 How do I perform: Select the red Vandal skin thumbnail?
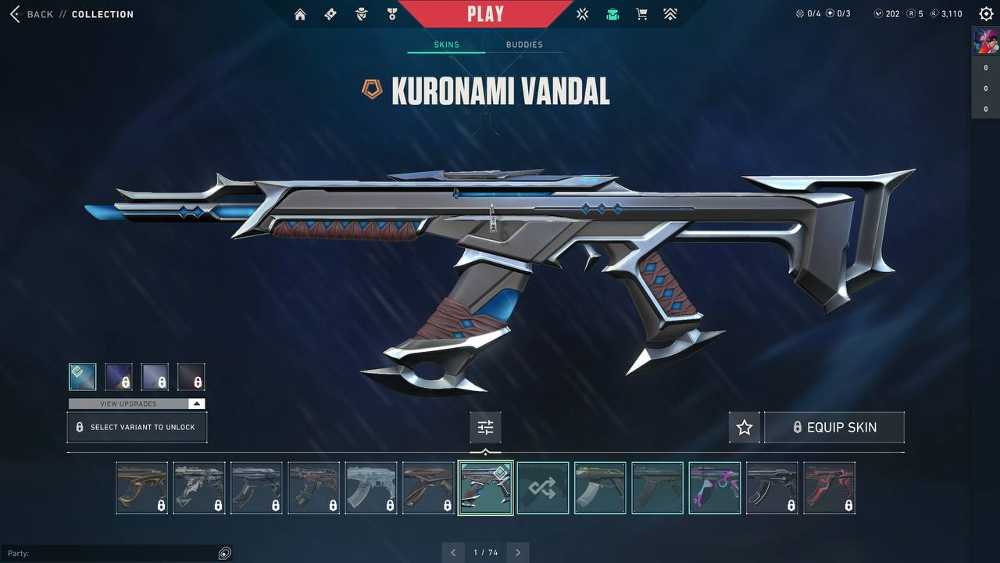(x=829, y=487)
